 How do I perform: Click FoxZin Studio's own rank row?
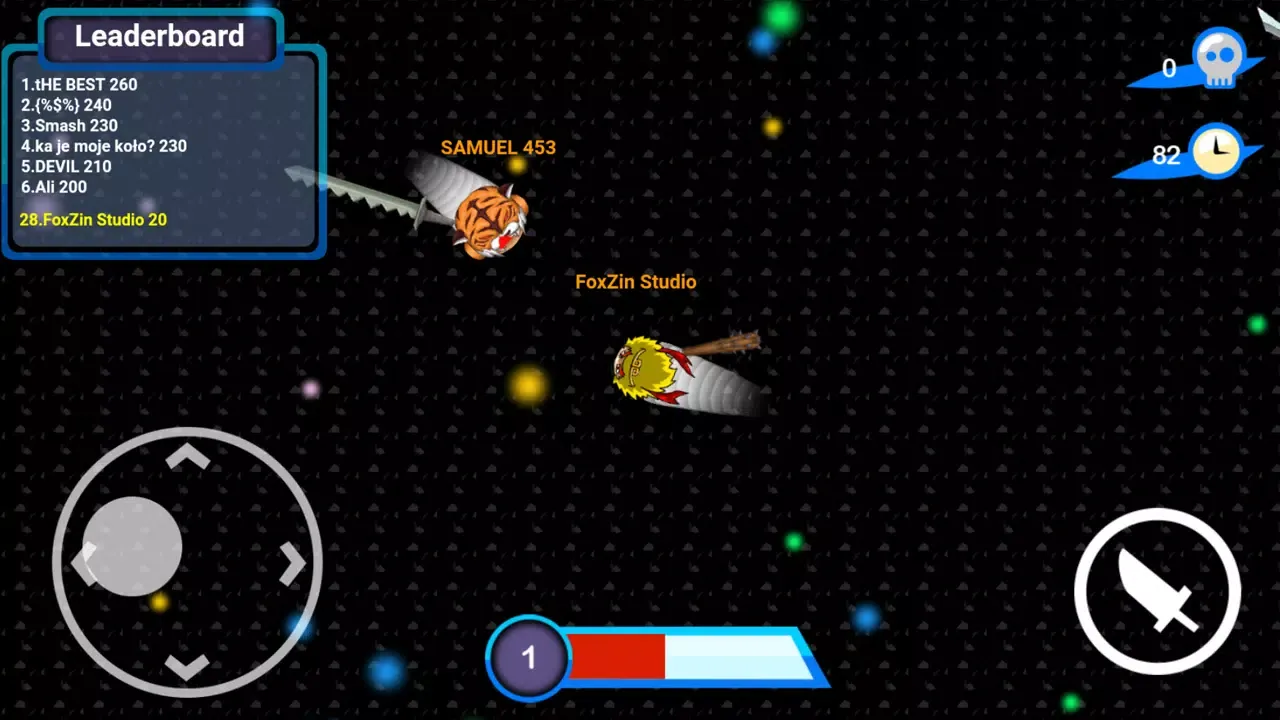coord(93,219)
